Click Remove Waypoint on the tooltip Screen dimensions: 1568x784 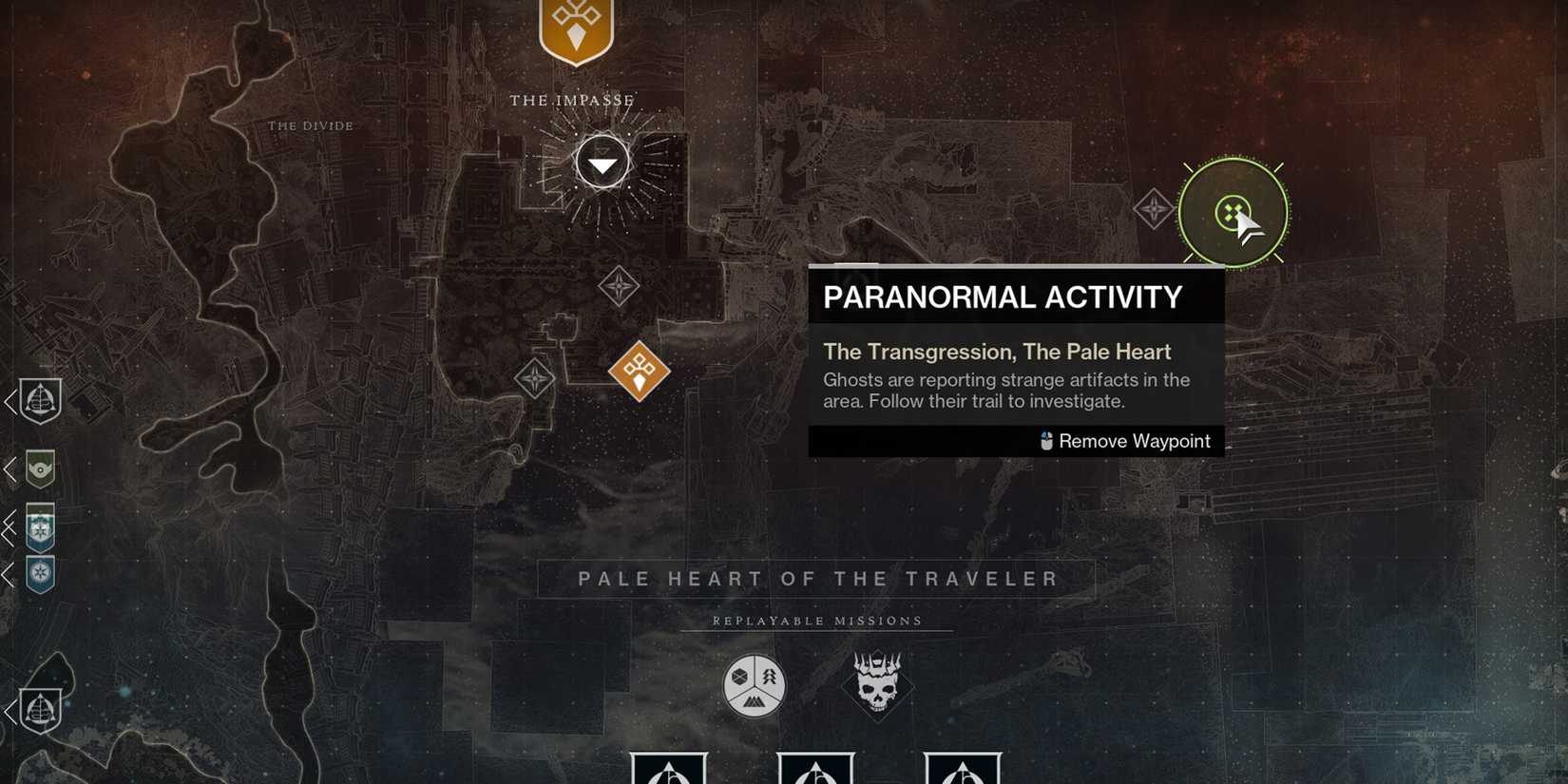[x=1134, y=441]
